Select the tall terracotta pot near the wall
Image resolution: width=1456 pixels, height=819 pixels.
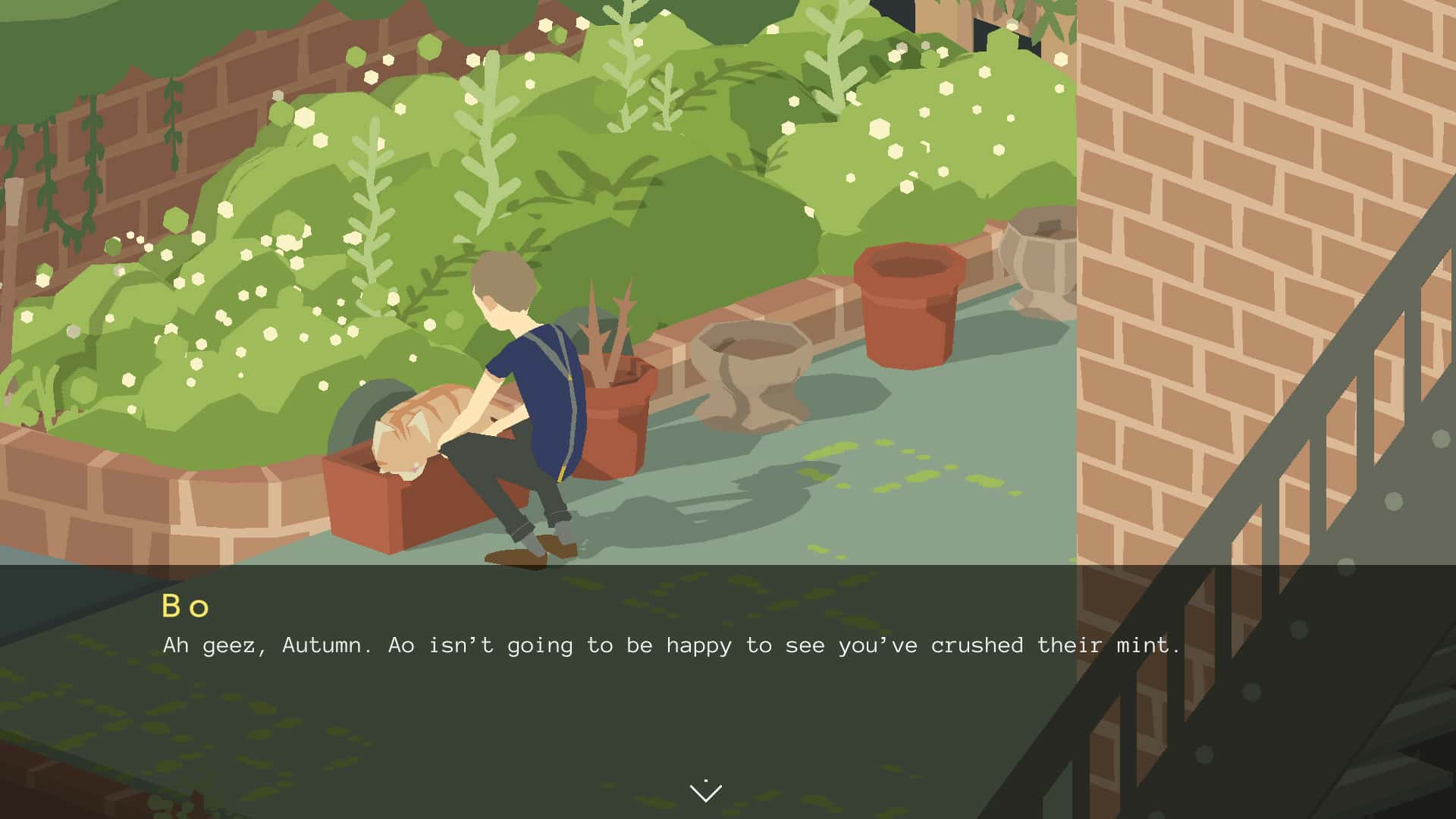pos(908,303)
